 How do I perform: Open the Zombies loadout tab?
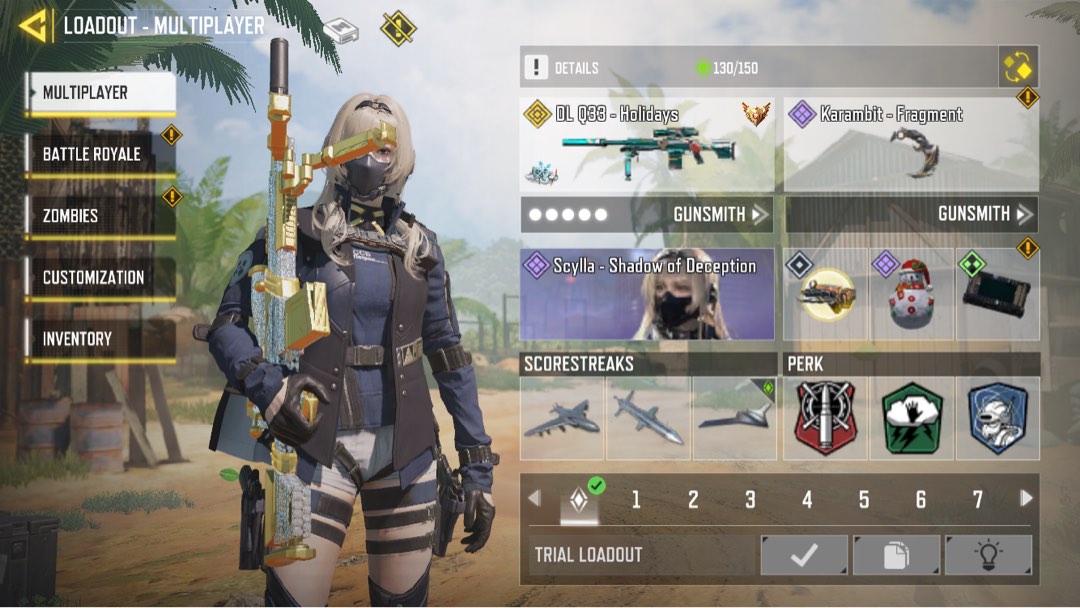click(x=100, y=215)
